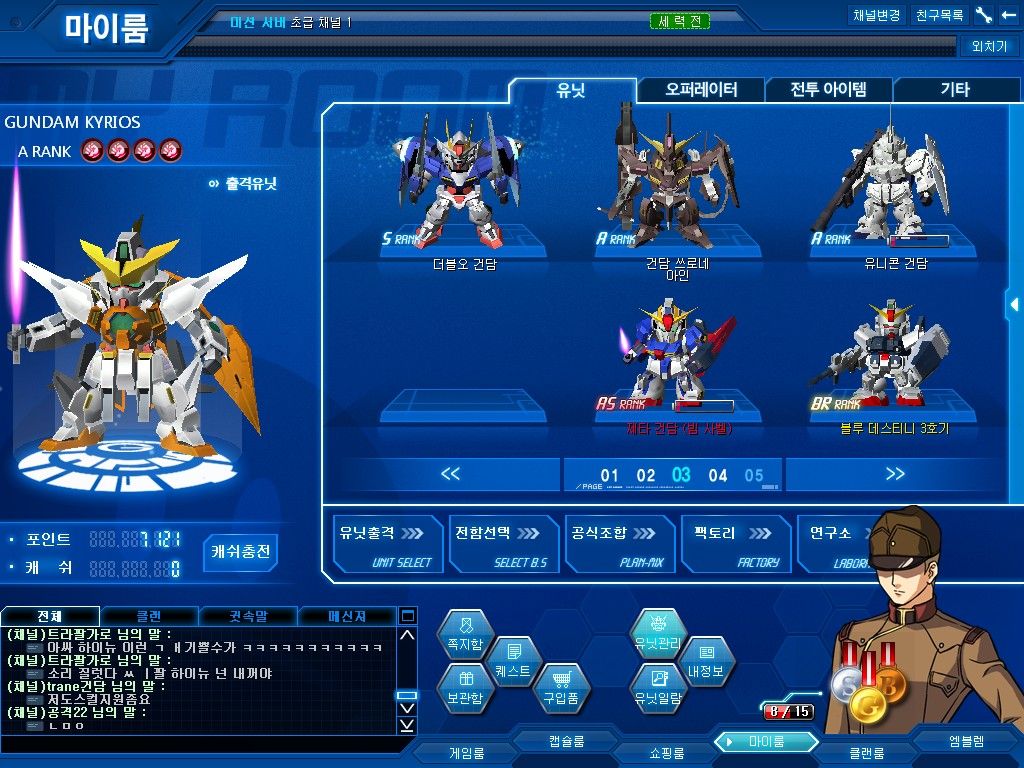Screen dimensions: 1024x768
Task: Open the 채널변경 channel change button
Action: pyautogui.click(x=876, y=16)
